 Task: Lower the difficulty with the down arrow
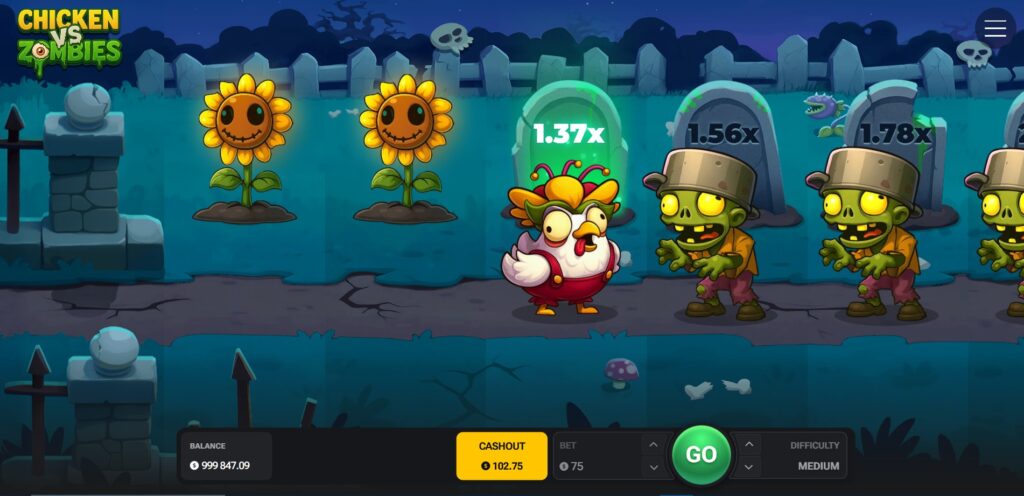pos(750,467)
